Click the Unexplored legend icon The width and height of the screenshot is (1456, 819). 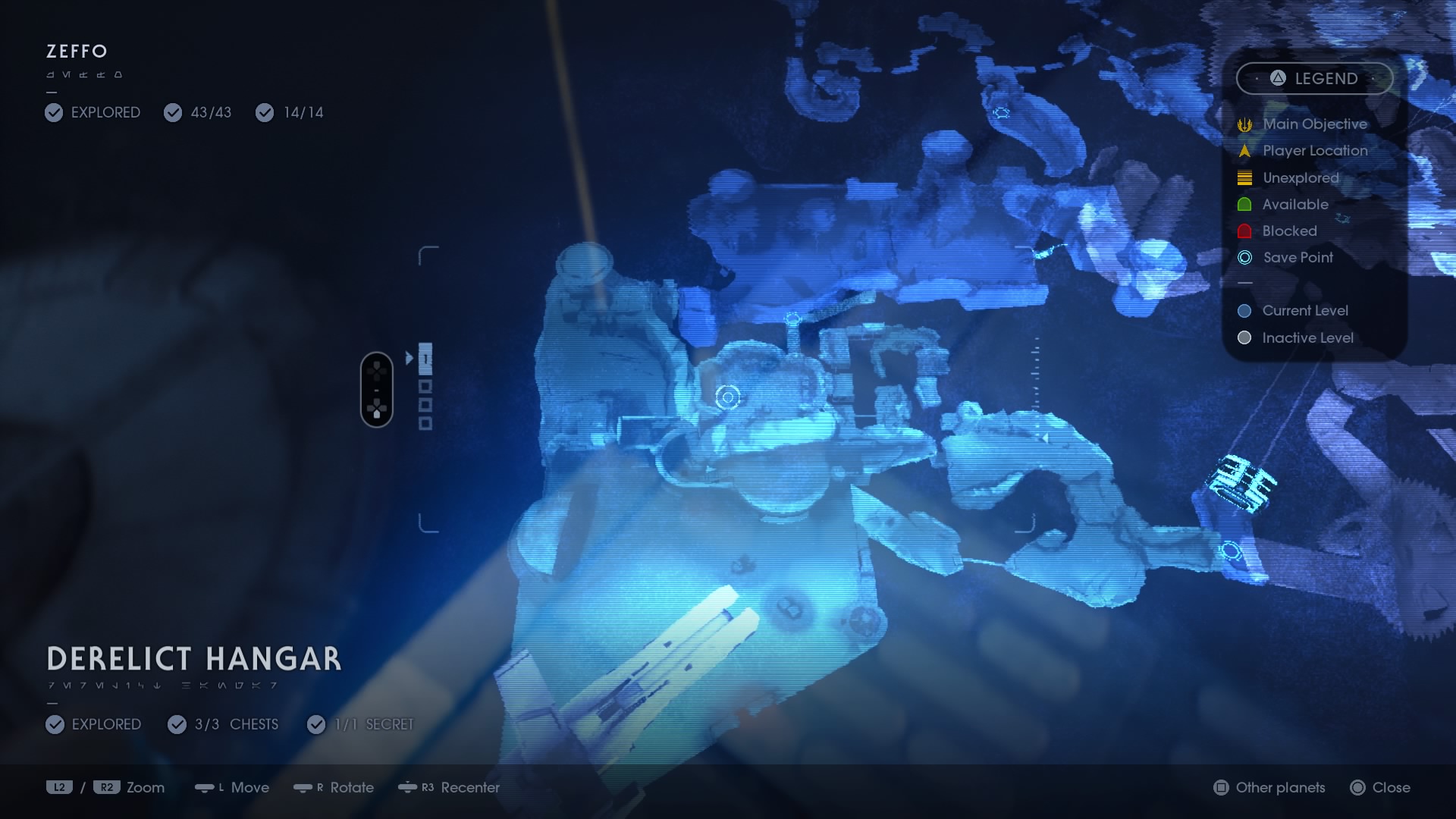1244,177
